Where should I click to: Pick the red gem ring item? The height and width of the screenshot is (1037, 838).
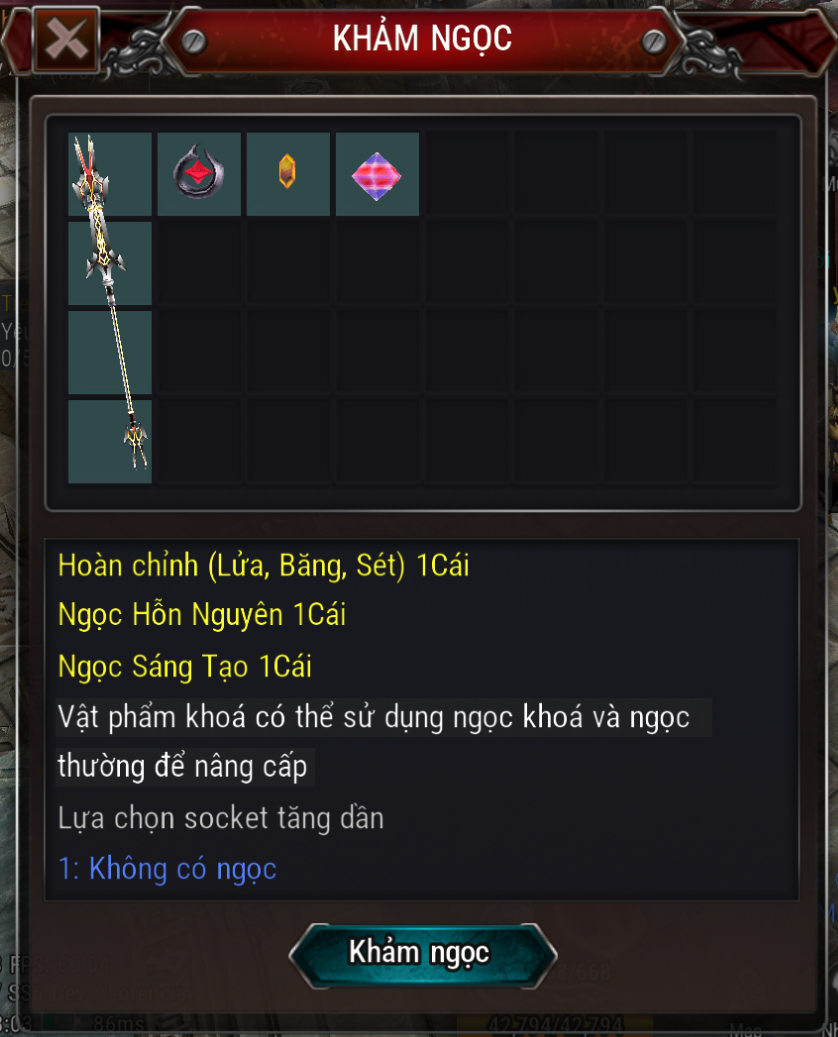click(x=199, y=174)
